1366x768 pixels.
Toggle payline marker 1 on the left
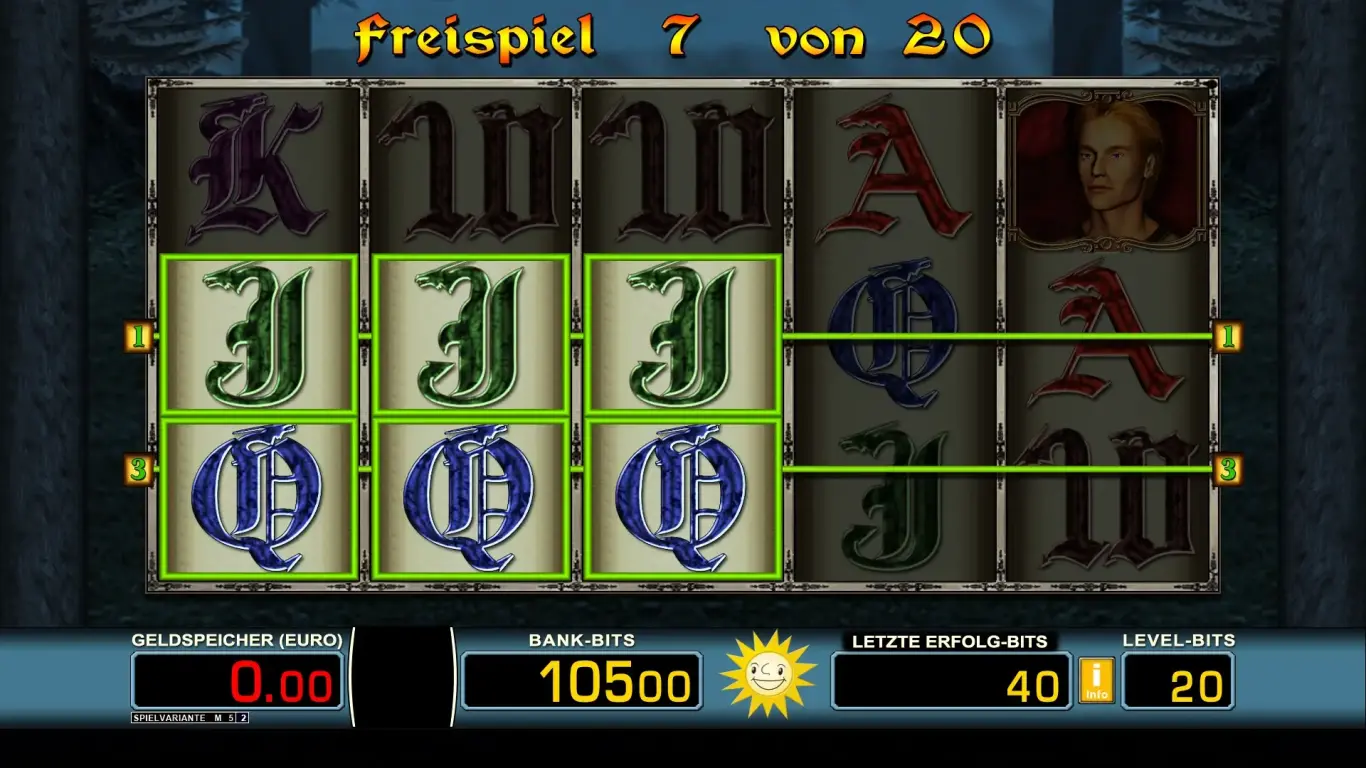(x=139, y=338)
